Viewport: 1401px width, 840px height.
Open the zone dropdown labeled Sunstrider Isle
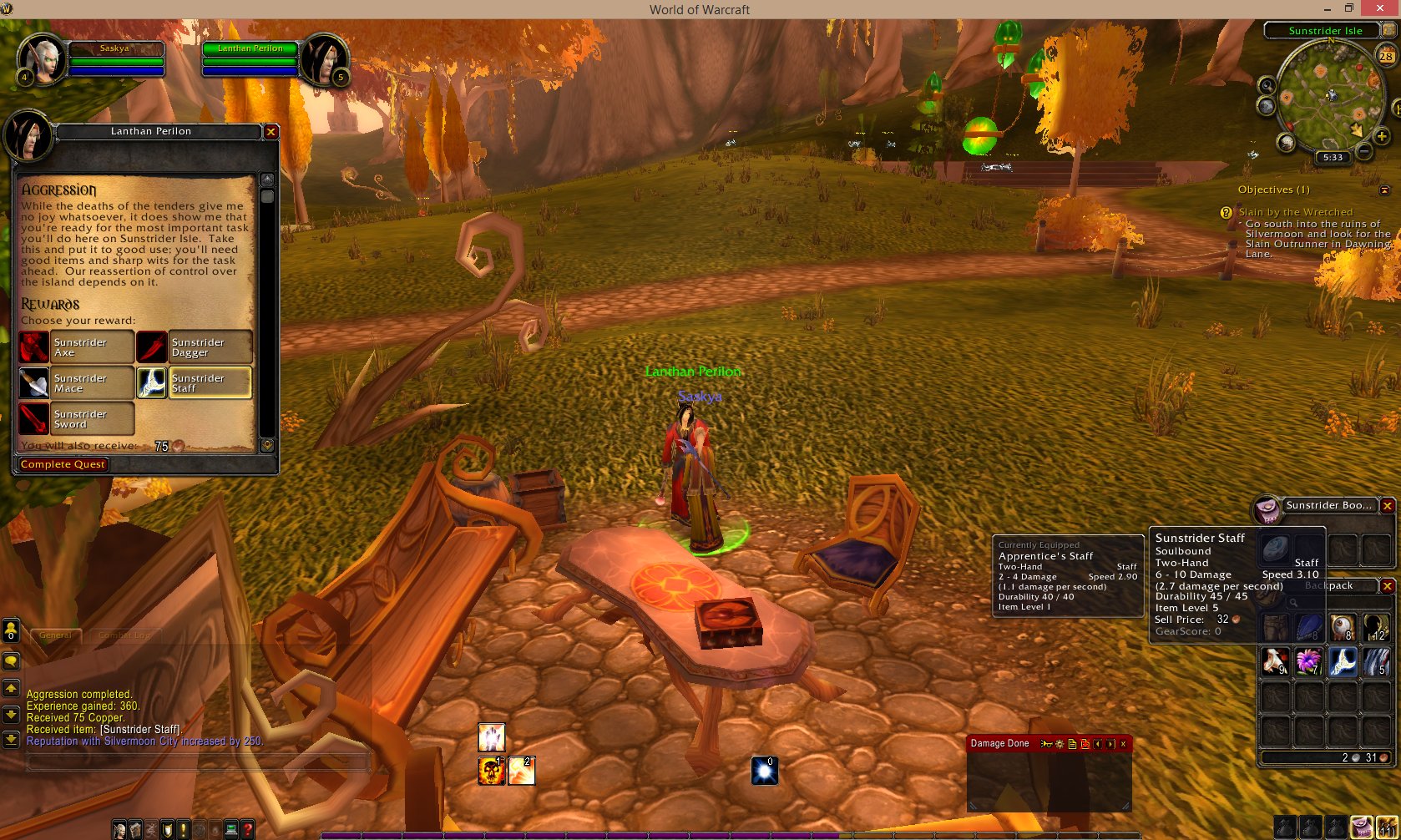[1327, 30]
